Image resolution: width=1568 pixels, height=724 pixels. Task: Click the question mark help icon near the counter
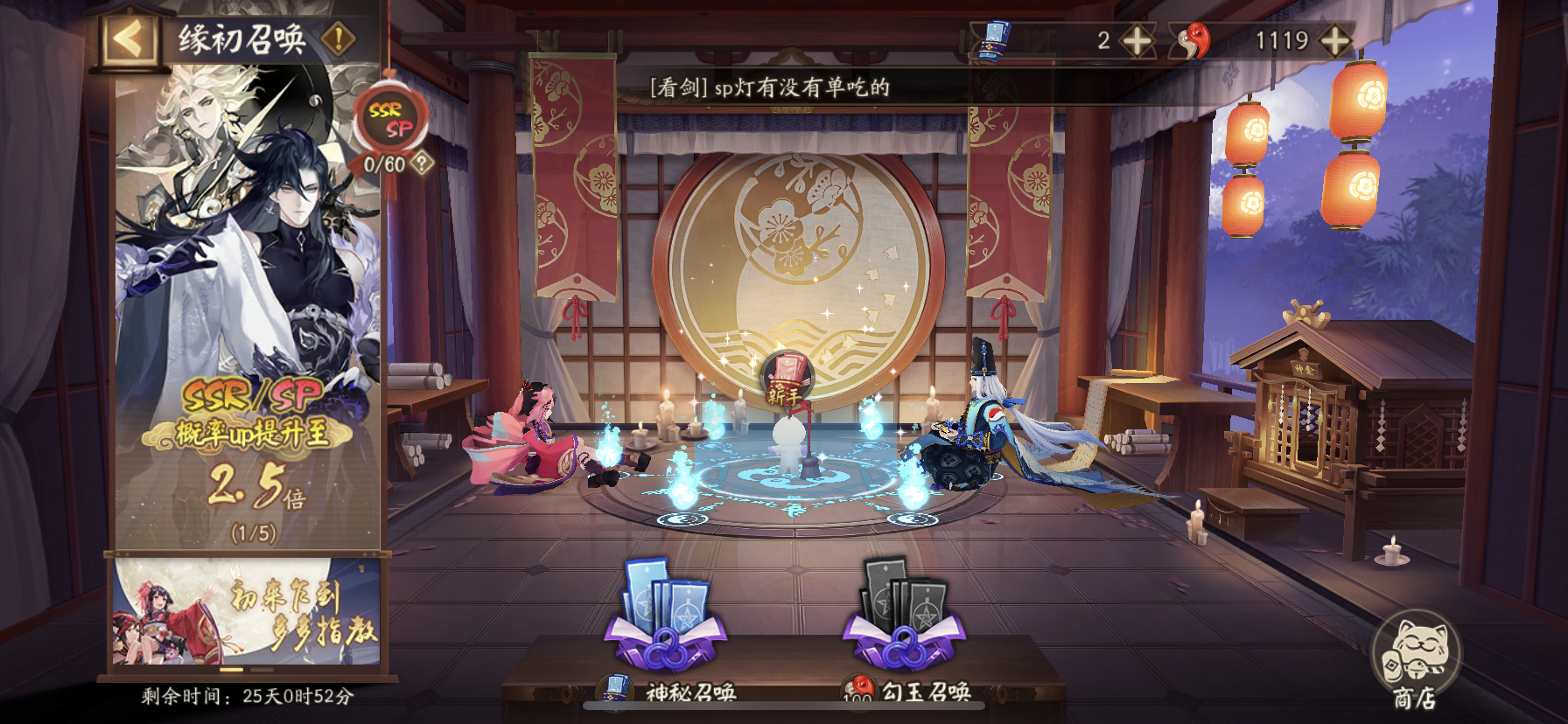422,162
